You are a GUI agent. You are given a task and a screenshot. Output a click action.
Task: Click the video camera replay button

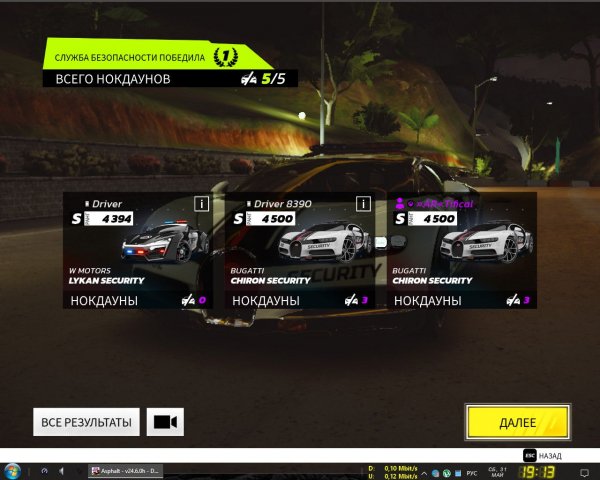(x=165, y=422)
